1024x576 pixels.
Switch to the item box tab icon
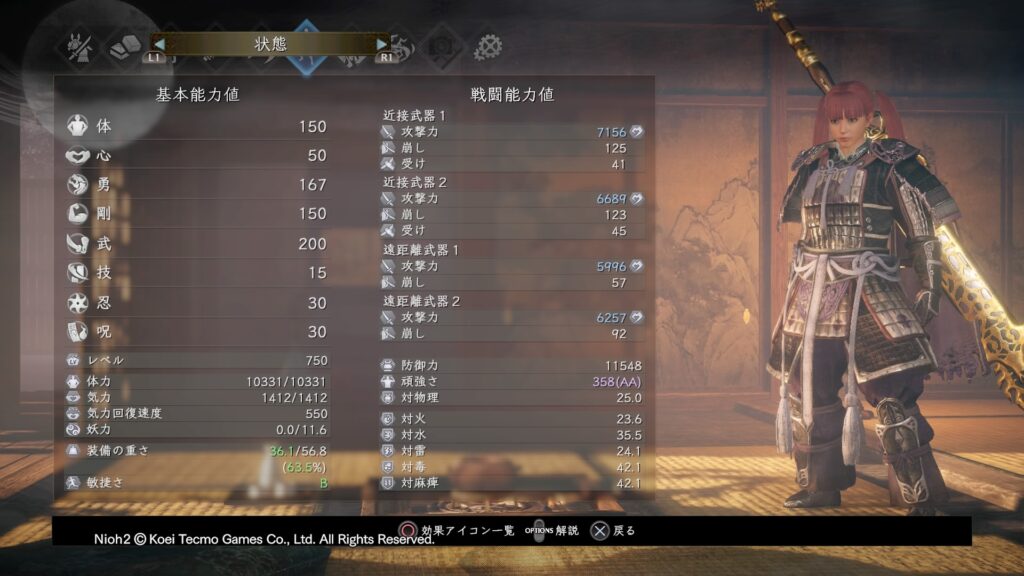pos(125,46)
